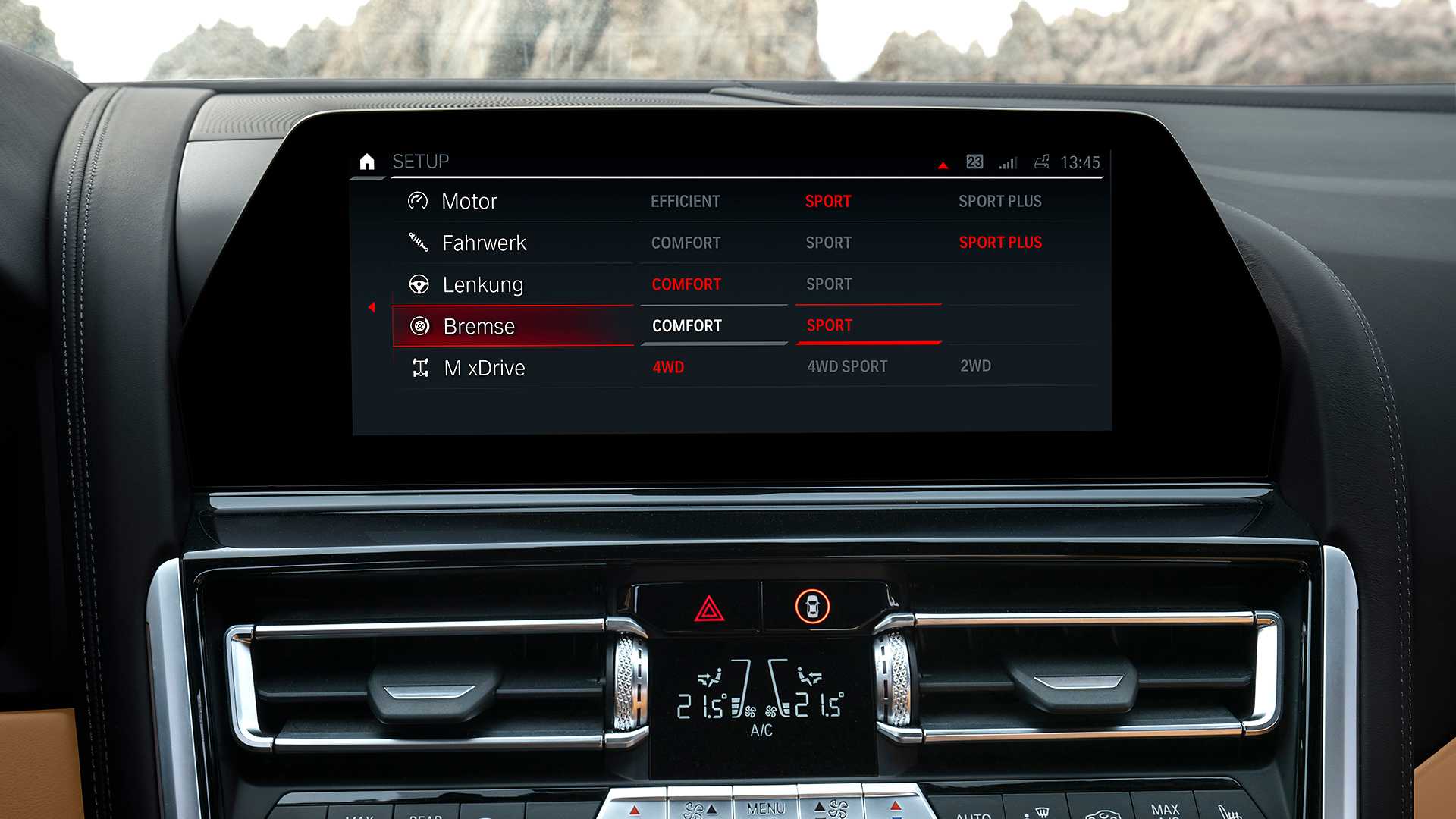The width and height of the screenshot is (1456, 819).
Task: Set Bremse to SPORT
Action: [x=830, y=326]
